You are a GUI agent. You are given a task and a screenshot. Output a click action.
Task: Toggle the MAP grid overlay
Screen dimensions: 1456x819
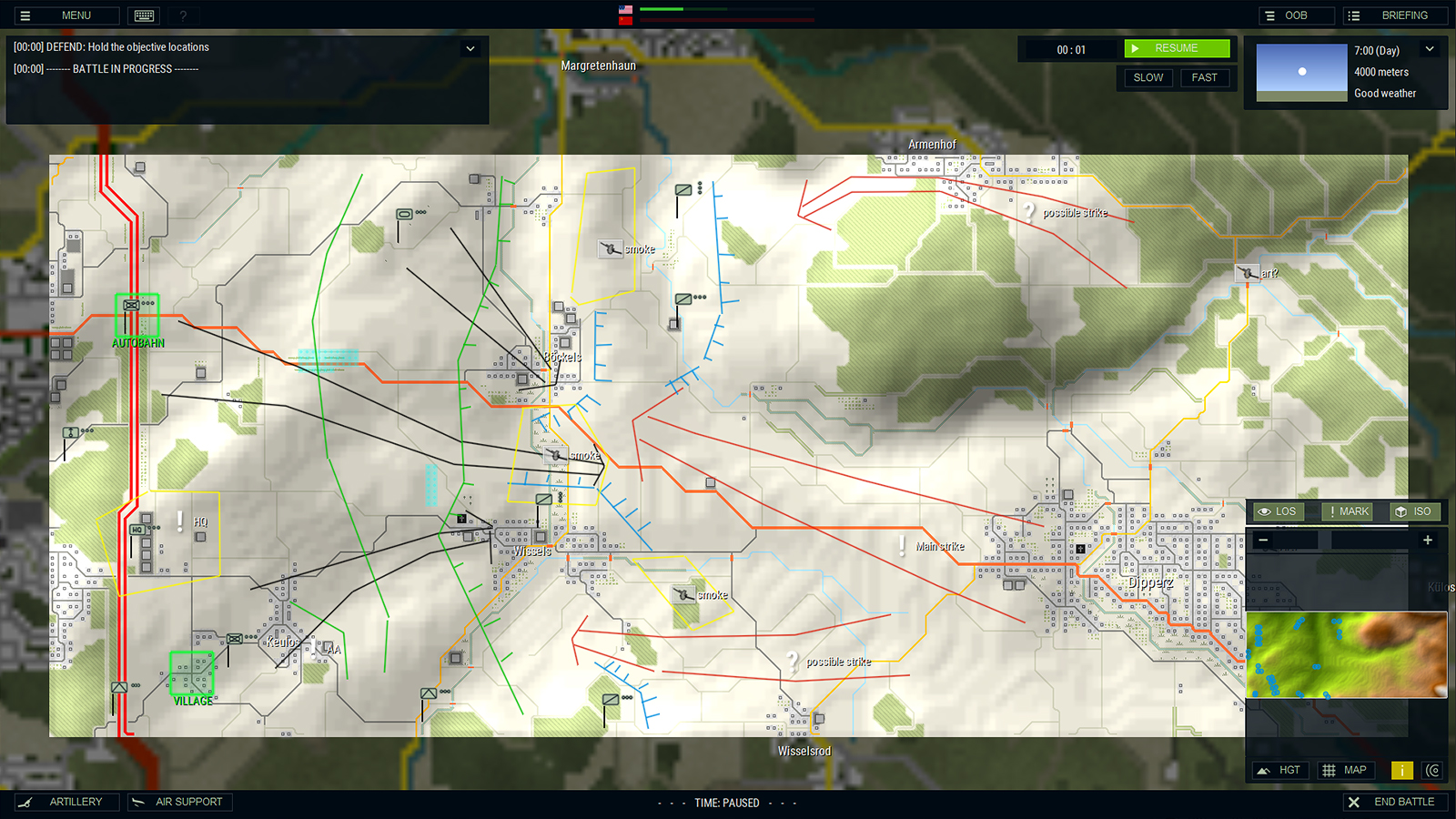tap(1345, 770)
